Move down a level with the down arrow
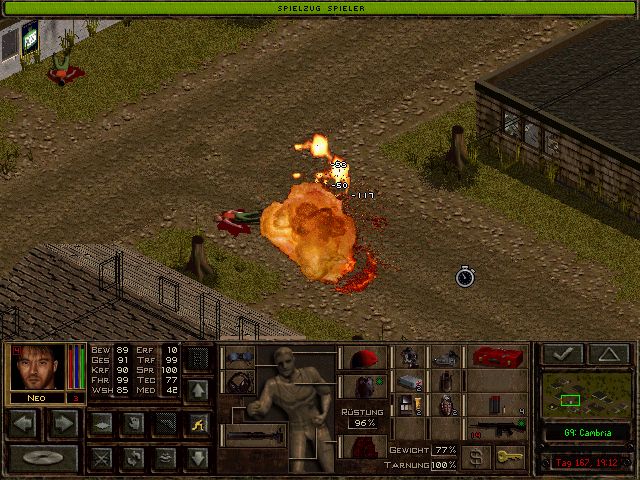Image resolution: width=640 pixels, height=480 pixels. click(198, 459)
